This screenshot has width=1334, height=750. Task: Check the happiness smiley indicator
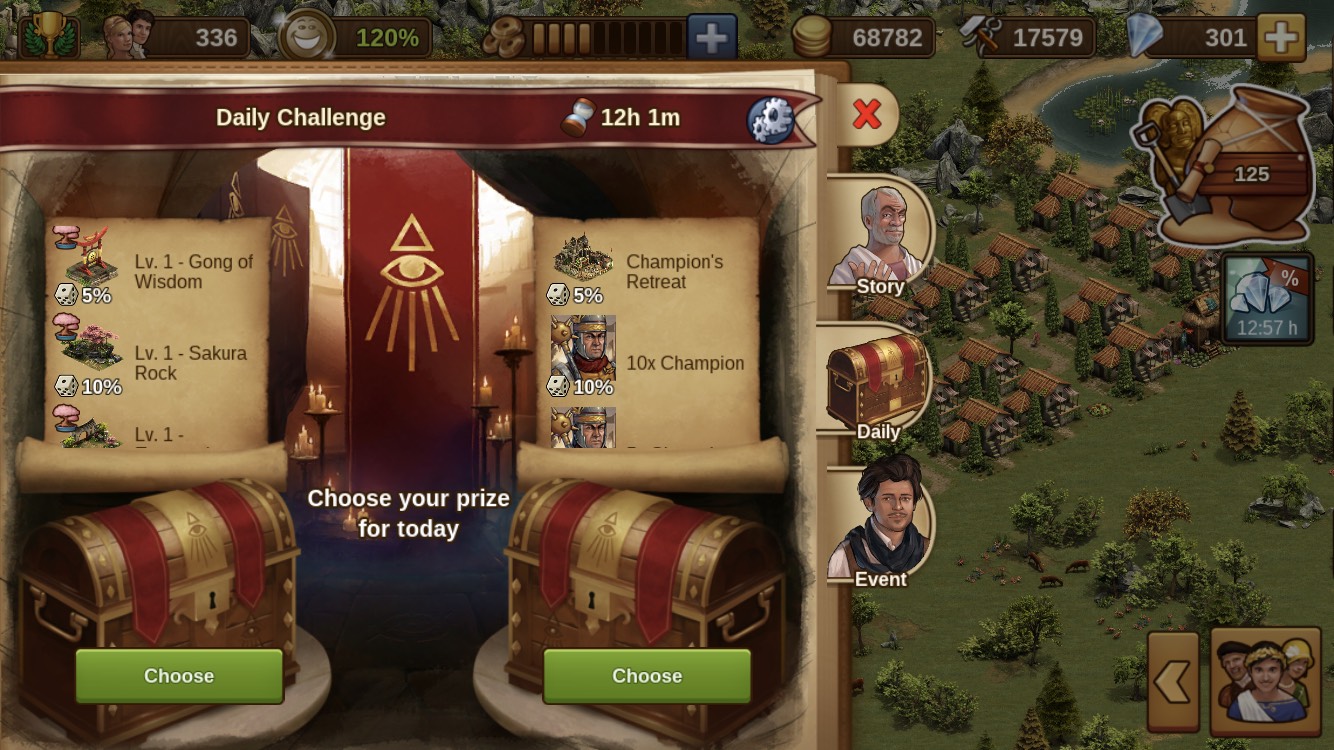(307, 38)
